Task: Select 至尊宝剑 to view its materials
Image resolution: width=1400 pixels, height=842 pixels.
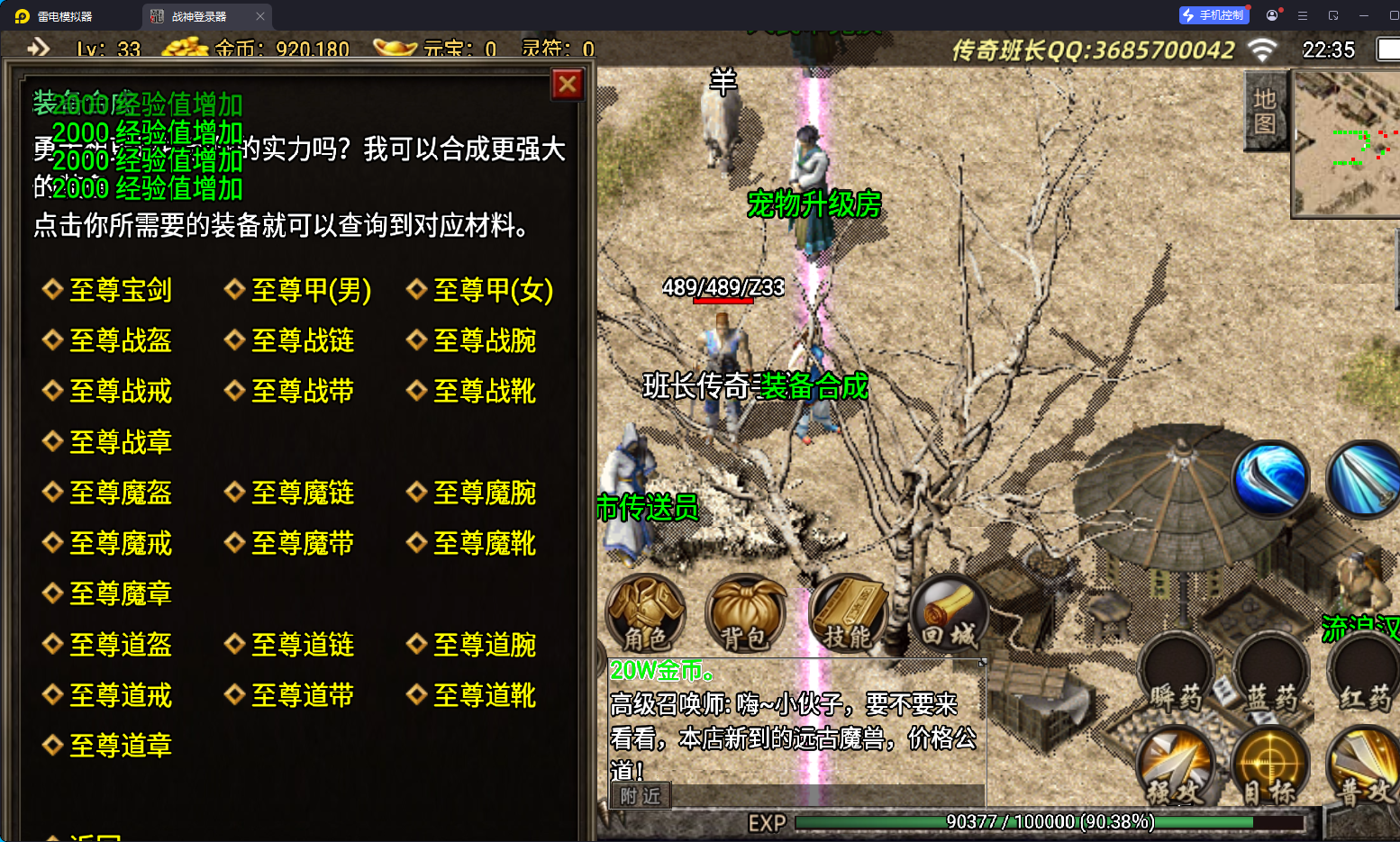Action: (x=118, y=290)
